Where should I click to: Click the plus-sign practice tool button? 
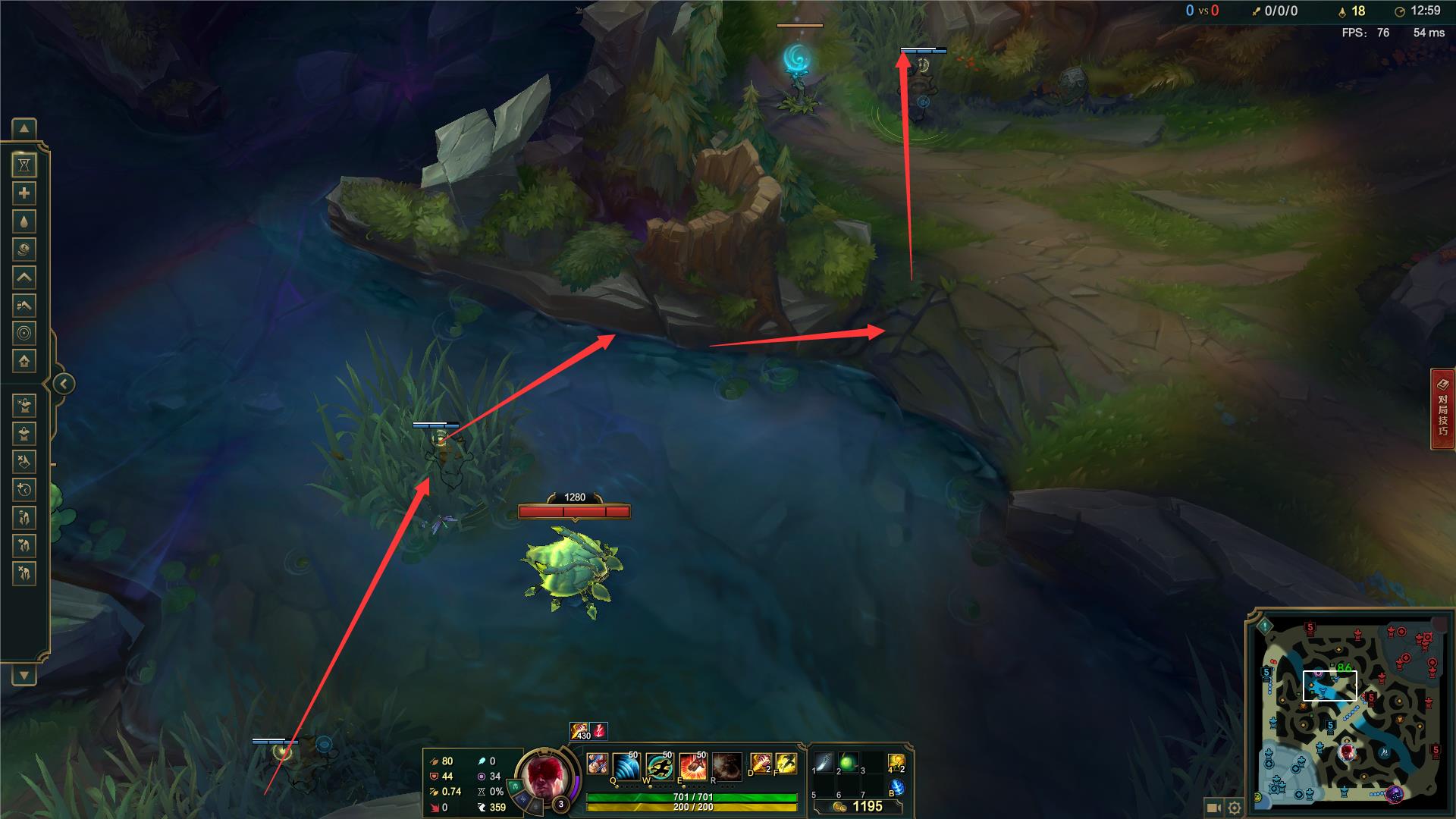coord(24,193)
